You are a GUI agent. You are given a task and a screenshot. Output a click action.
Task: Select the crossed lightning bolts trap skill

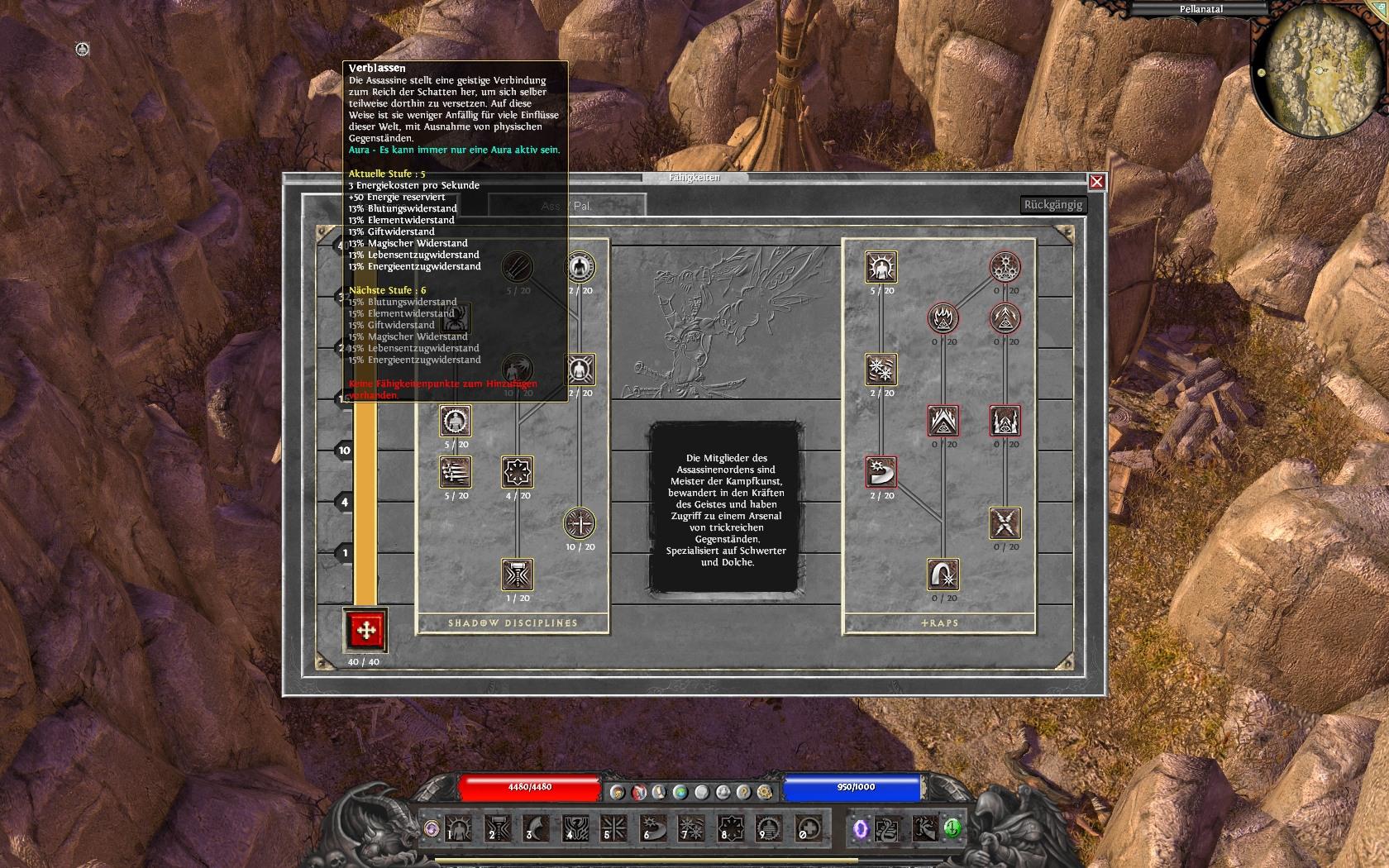pos(1005,523)
